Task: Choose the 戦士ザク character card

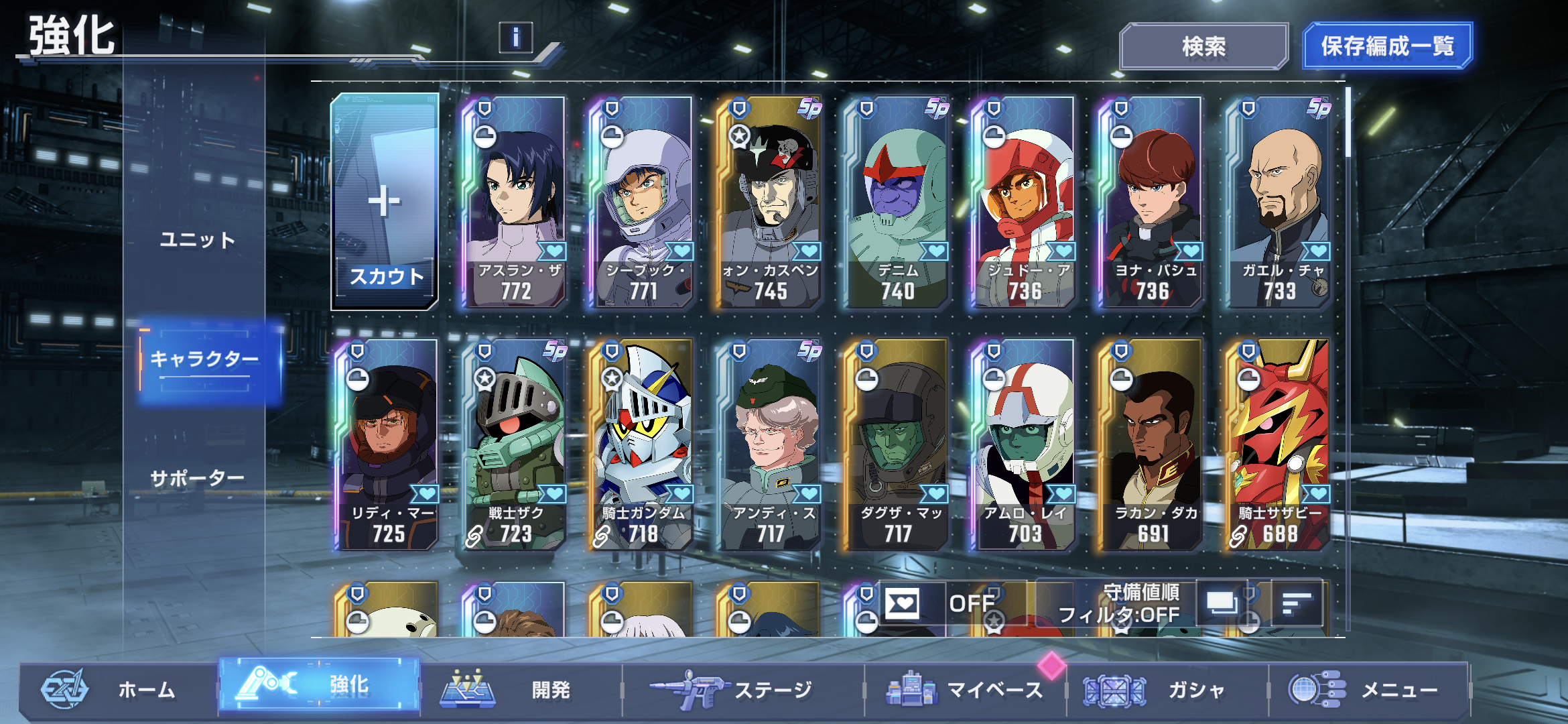Action: coord(515,445)
